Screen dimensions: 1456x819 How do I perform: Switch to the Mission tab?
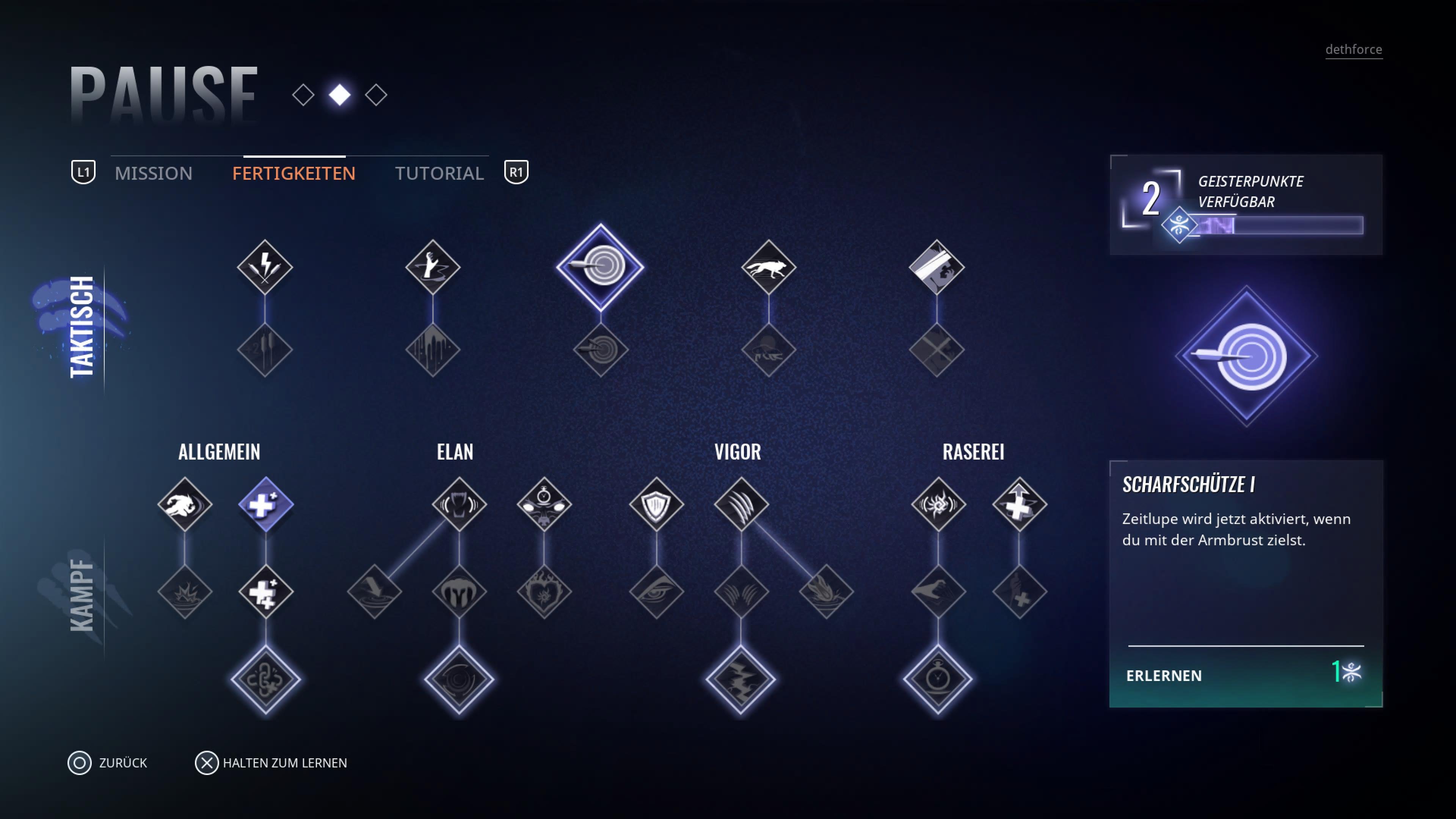tap(153, 173)
